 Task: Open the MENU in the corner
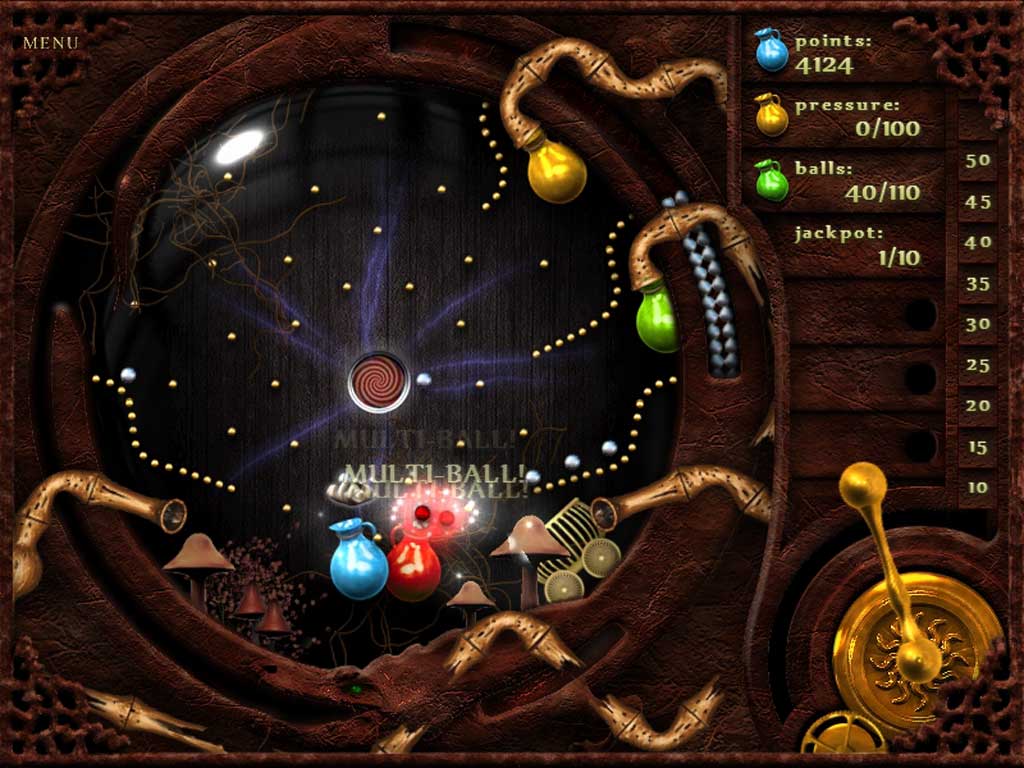(50, 43)
